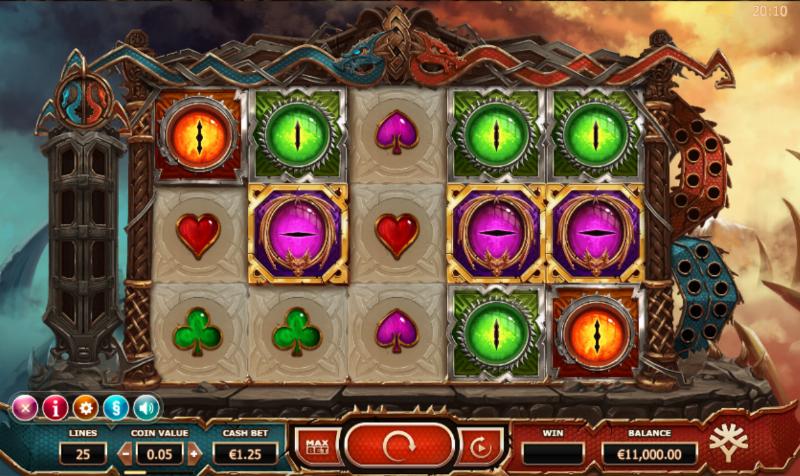
Task: Show game rules with the blue section-sign button
Action: click(x=116, y=407)
